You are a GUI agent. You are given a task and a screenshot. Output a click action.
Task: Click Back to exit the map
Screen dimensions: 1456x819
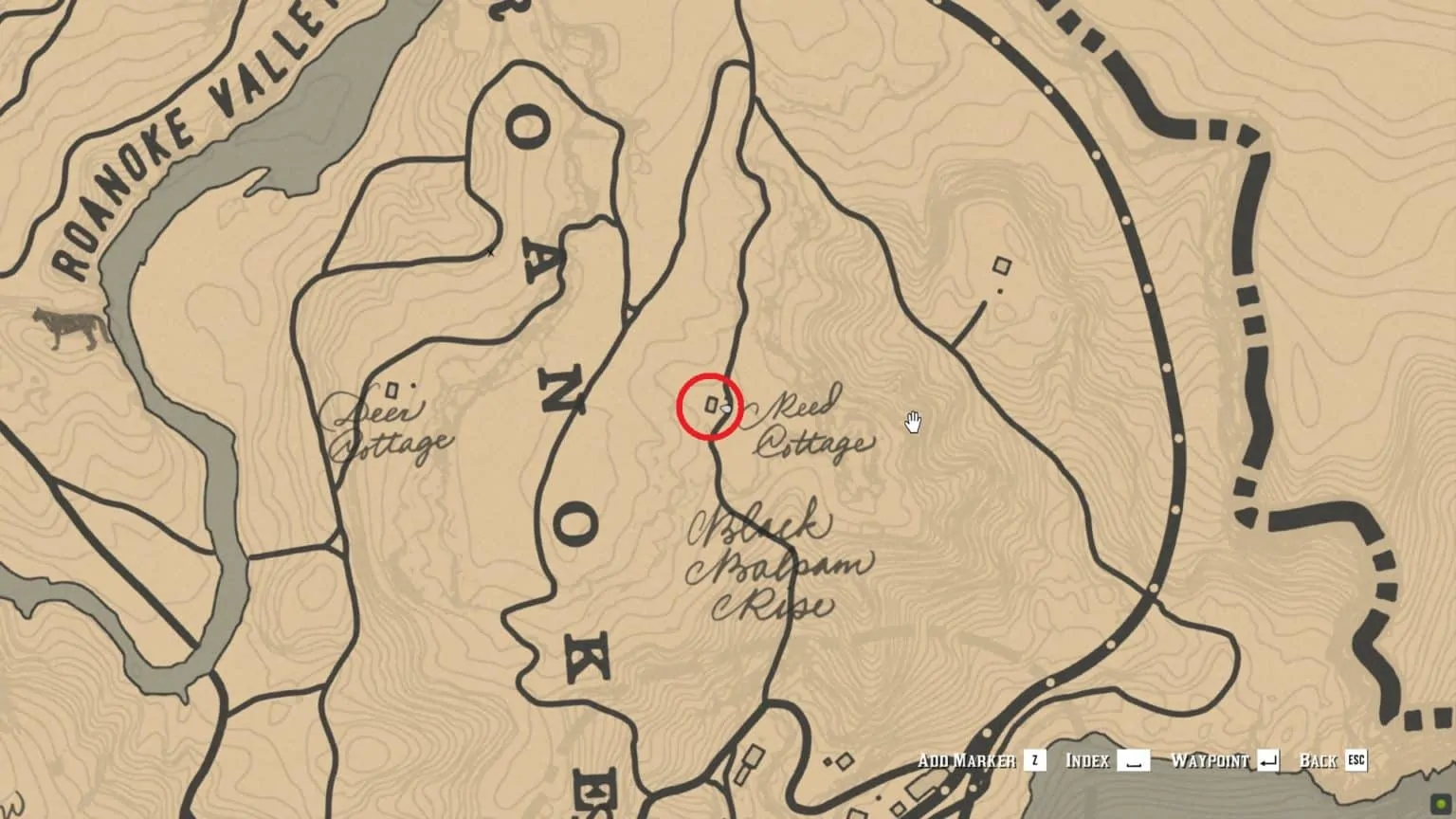click(1321, 760)
